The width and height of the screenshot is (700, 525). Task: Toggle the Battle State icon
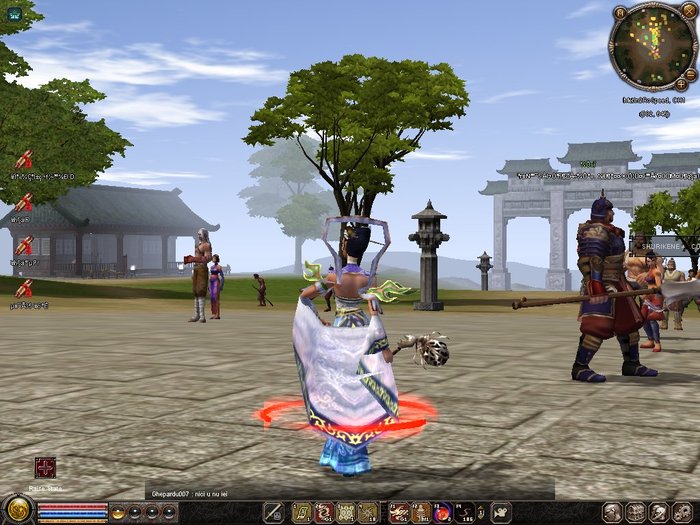coord(45,467)
